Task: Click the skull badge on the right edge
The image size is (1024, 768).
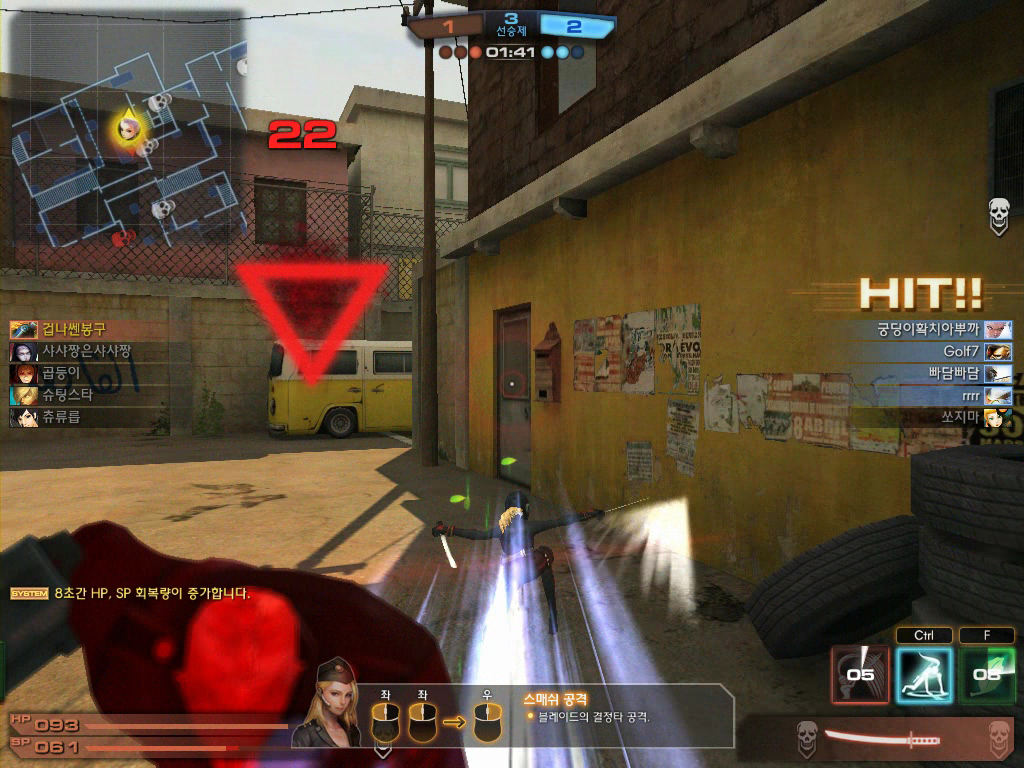Action: [x=998, y=215]
